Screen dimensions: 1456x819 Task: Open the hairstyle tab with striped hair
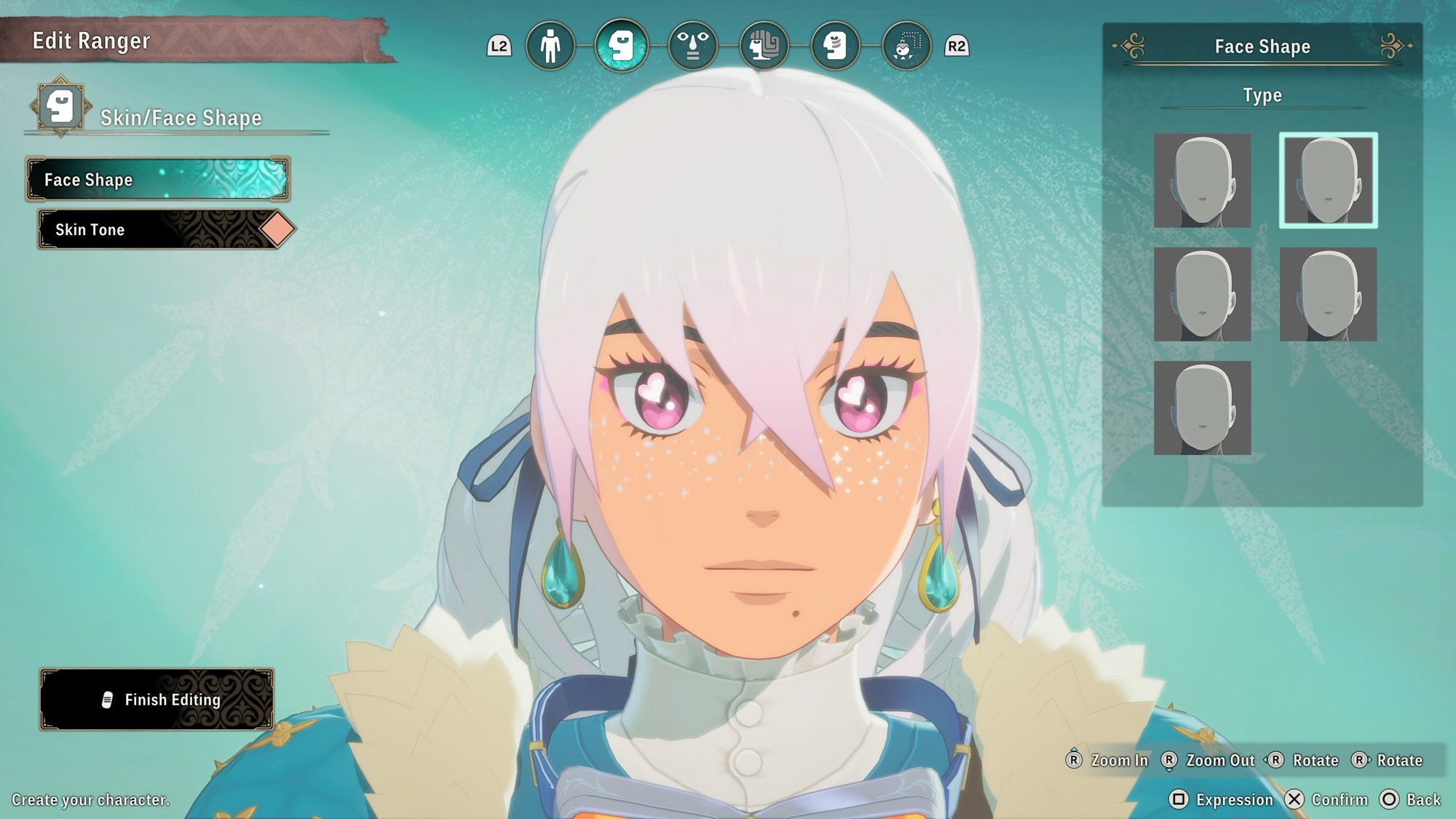point(764,46)
